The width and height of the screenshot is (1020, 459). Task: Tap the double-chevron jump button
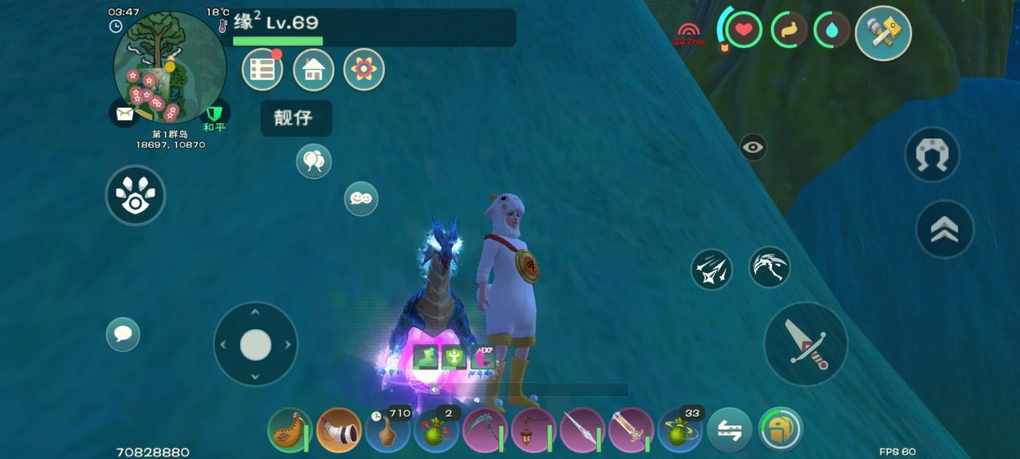(x=944, y=230)
